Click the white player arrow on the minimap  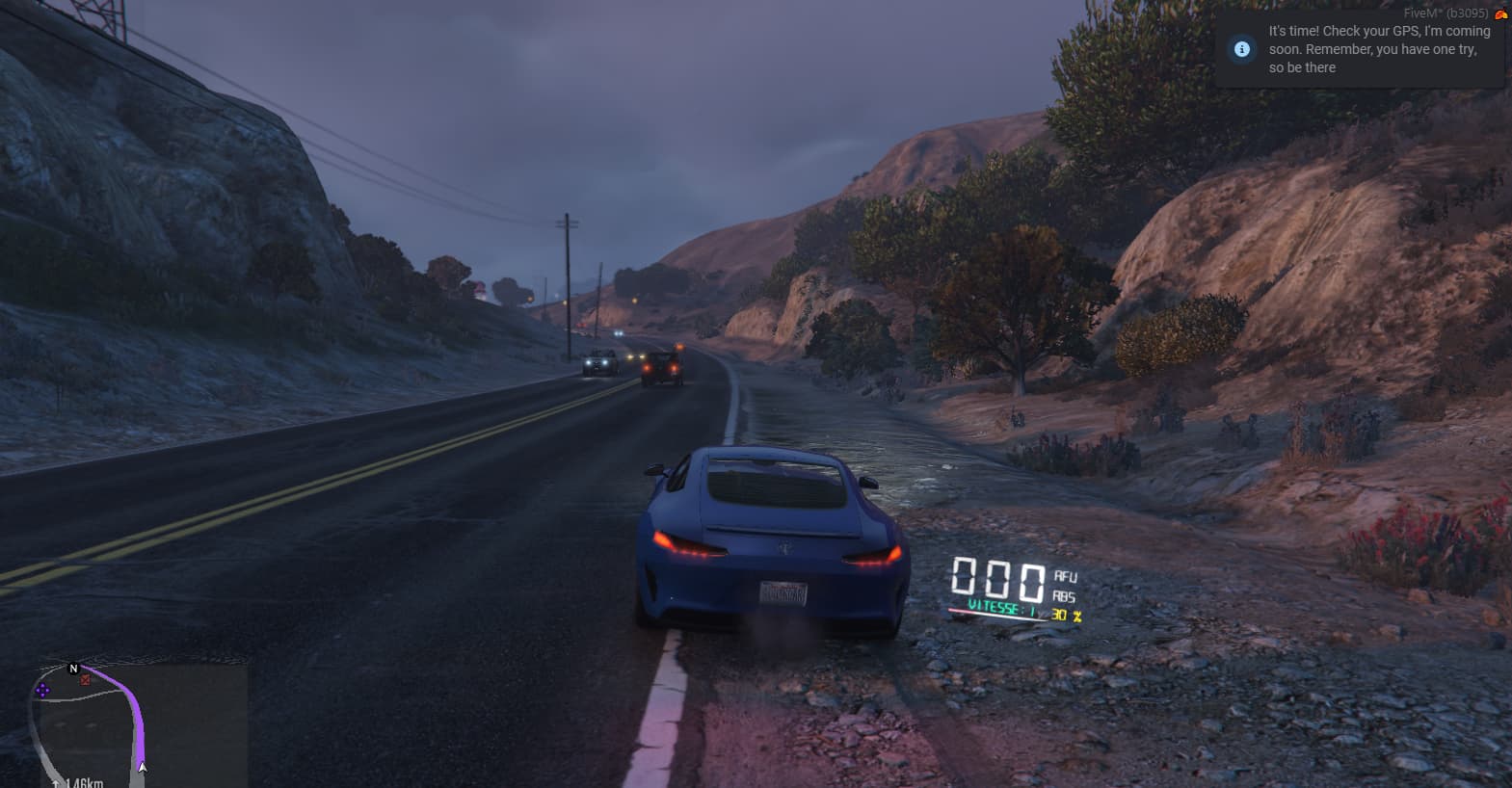pos(143,768)
